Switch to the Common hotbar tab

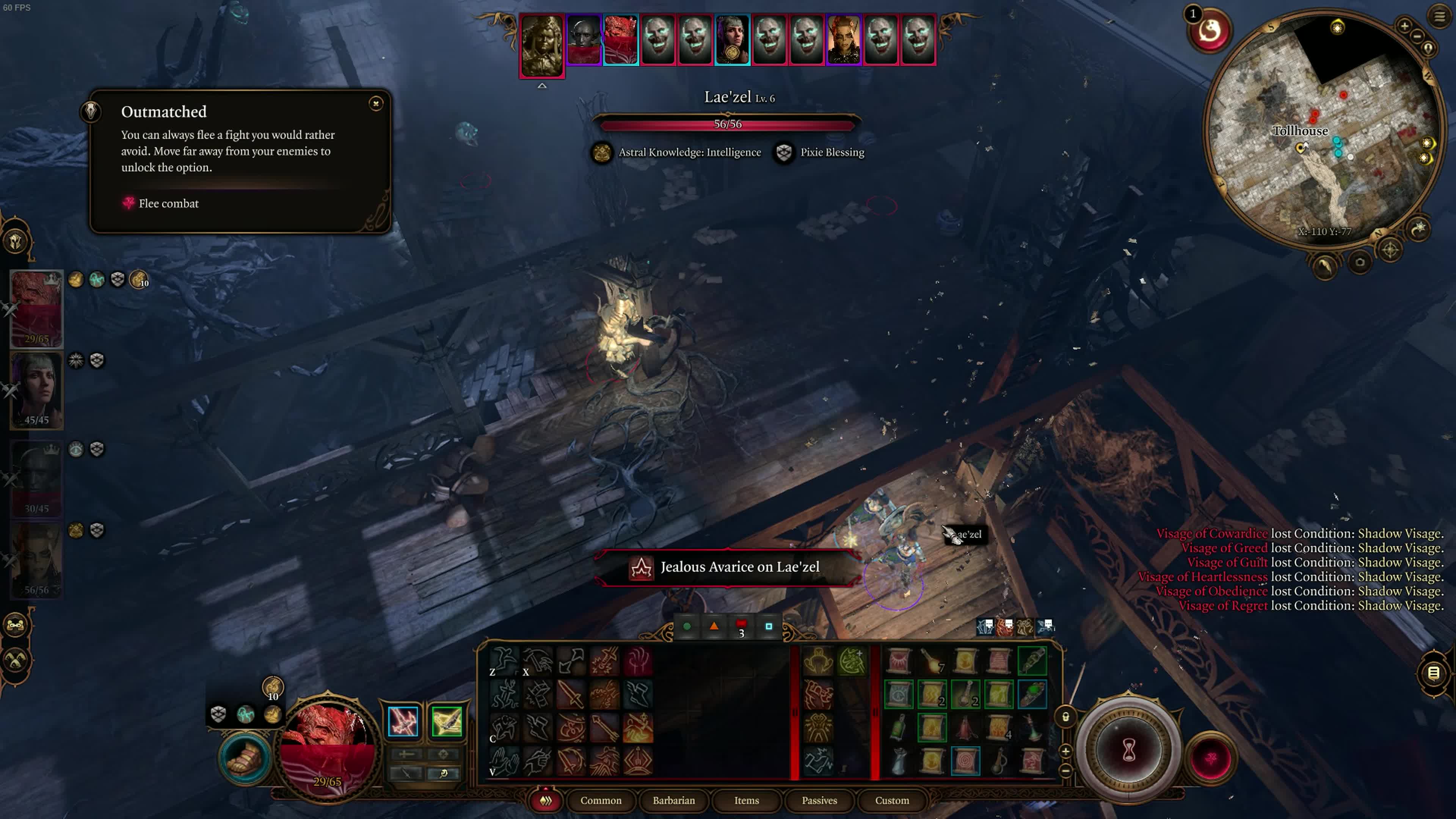[x=600, y=800]
